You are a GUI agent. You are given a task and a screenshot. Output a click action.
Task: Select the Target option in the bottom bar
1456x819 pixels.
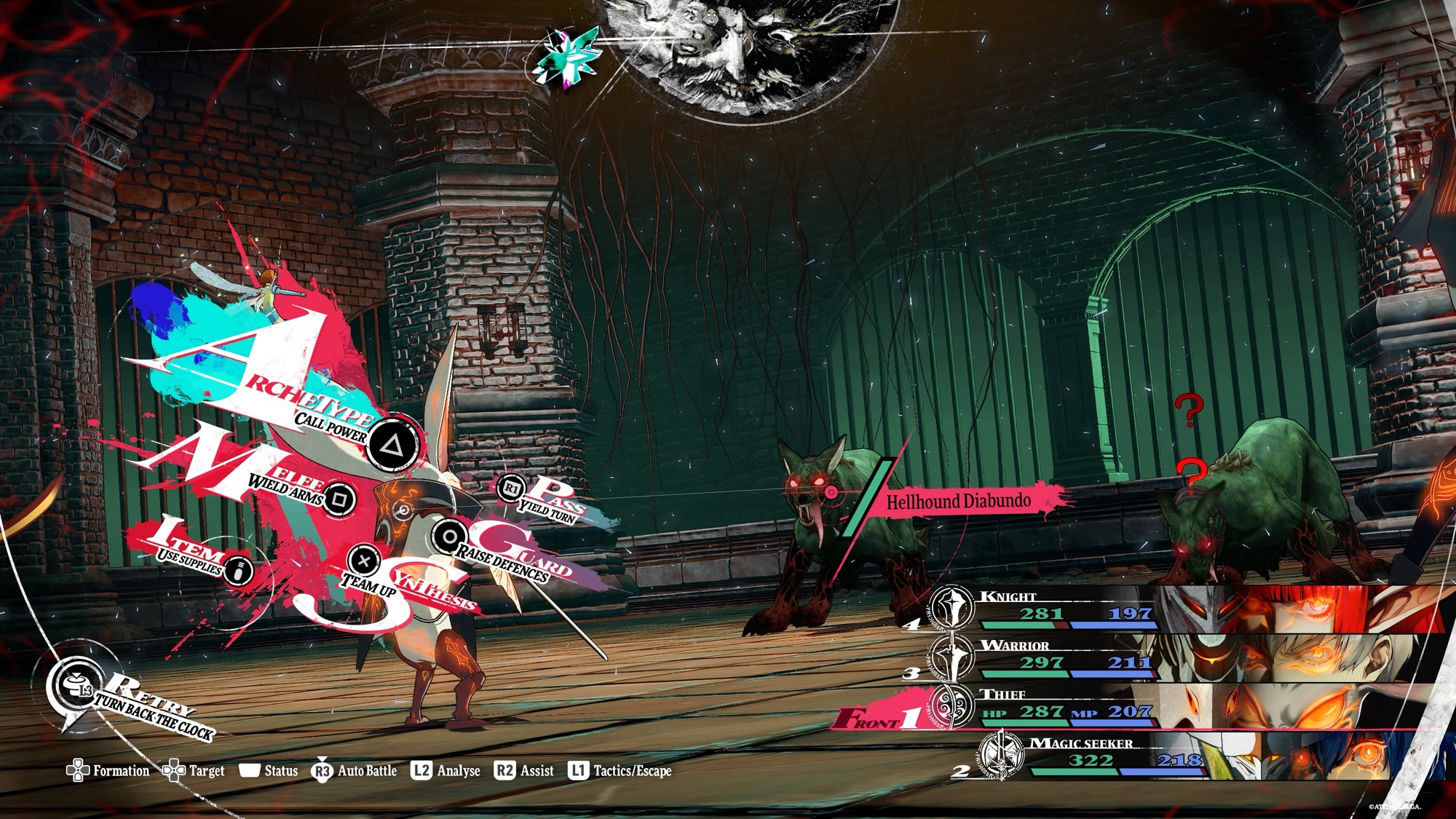(x=194, y=771)
